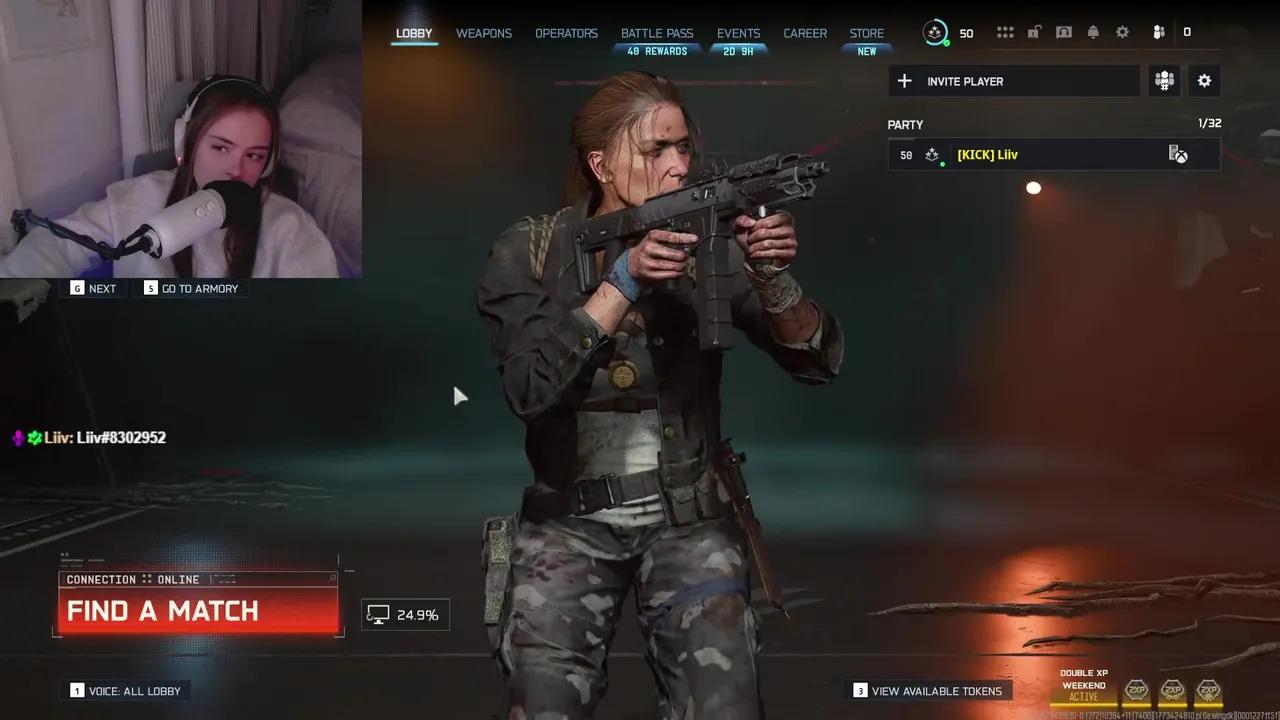
Task: Click the Xbox platform icon on Liiv's row
Action: click(1182, 155)
